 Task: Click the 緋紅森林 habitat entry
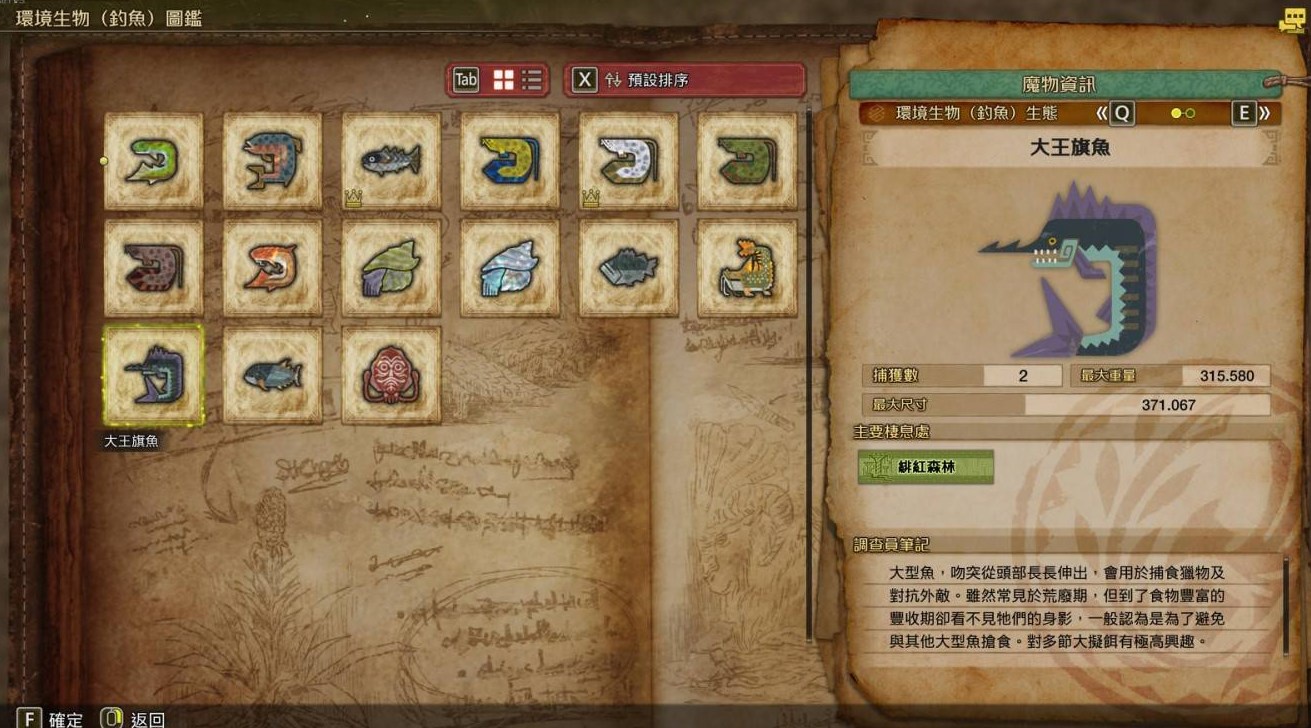tap(926, 467)
